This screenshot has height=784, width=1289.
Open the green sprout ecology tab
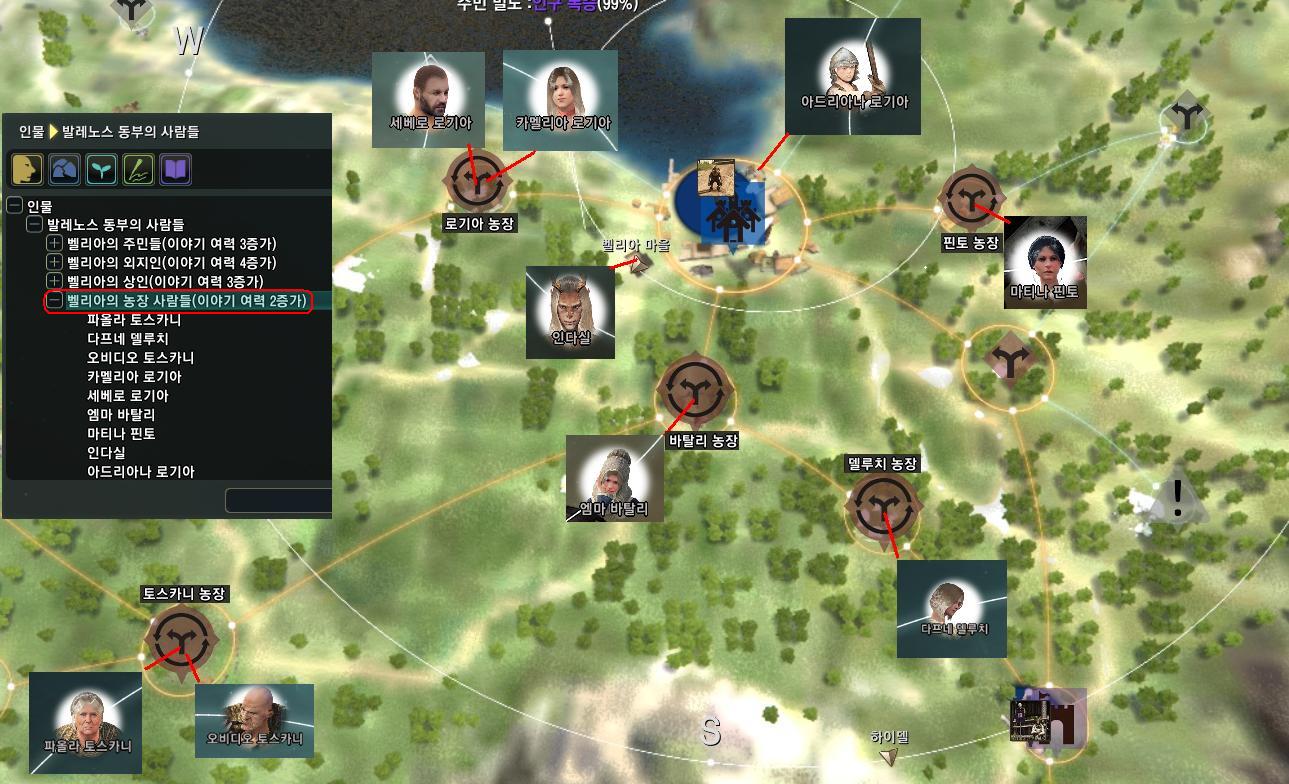coord(101,169)
